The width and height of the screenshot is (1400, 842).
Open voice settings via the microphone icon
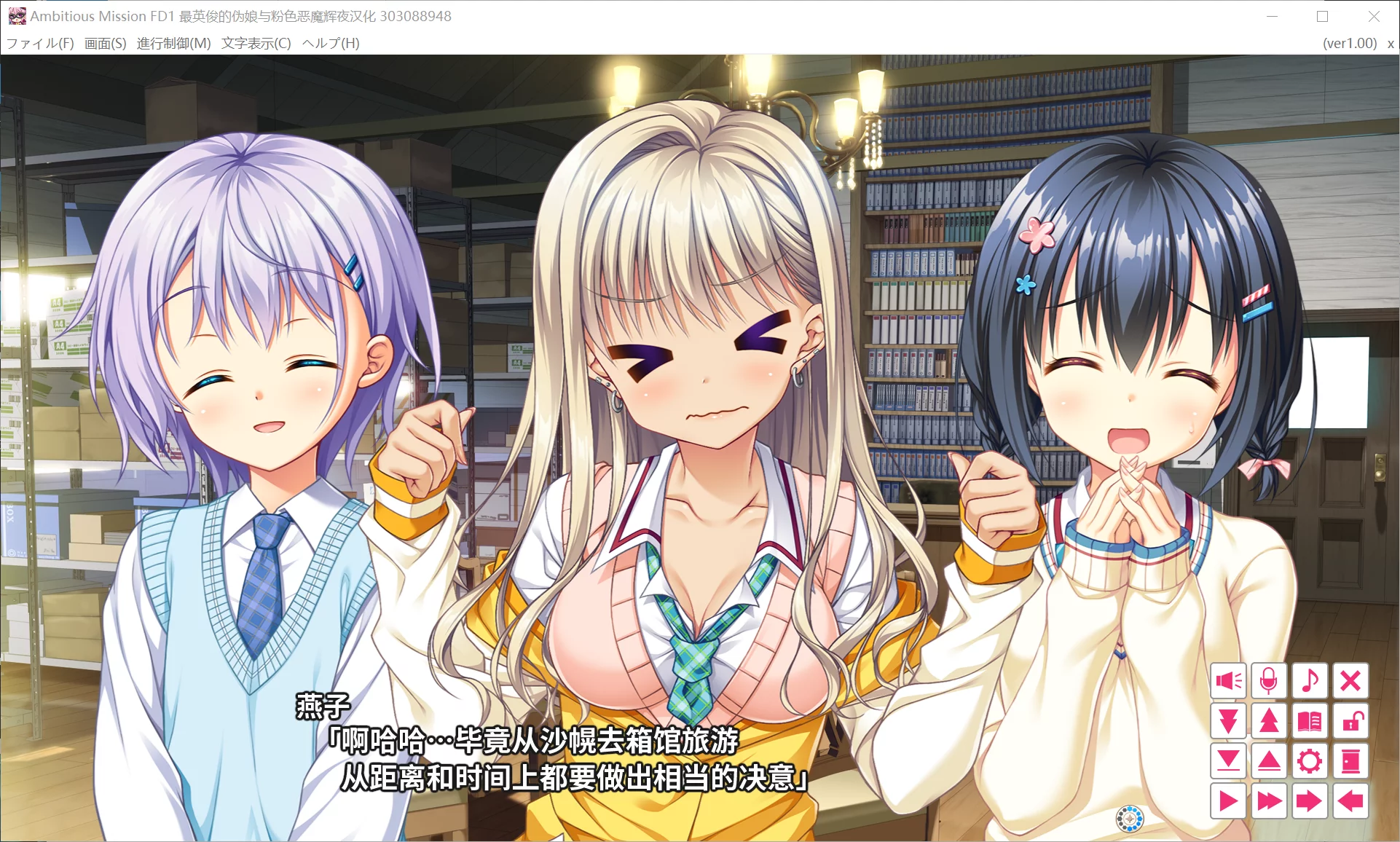click(1270, 682)
